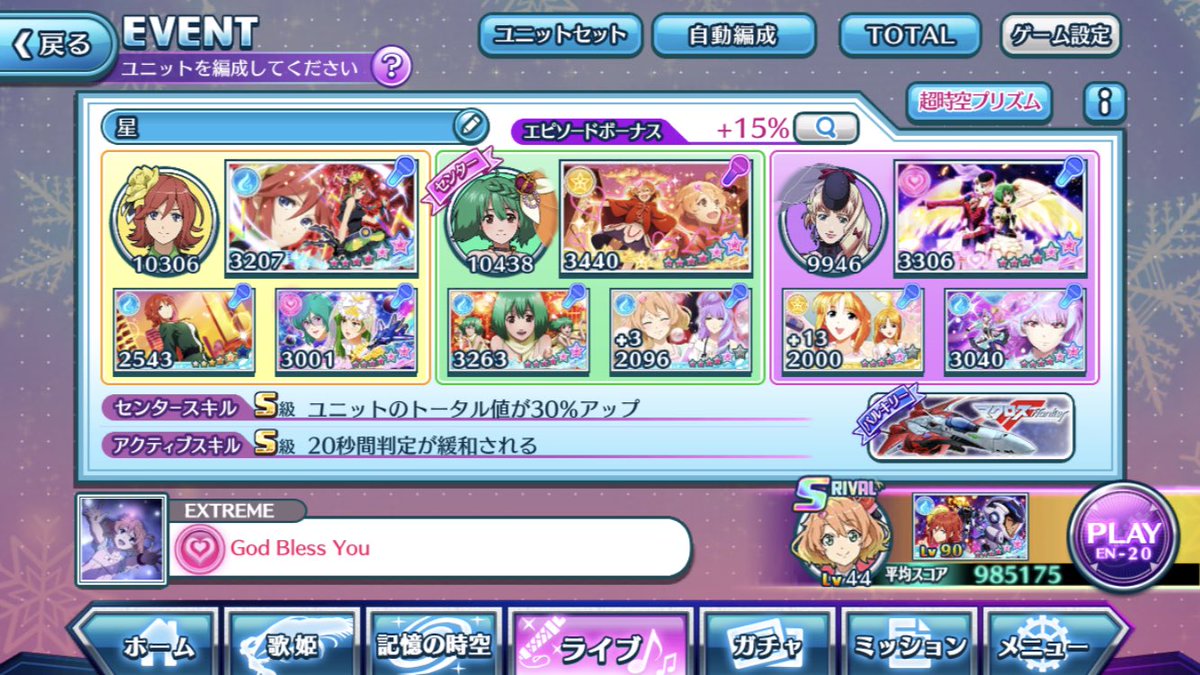The image size is (1200, 675).
Task: Show the TOTAL stats view
Action: click(910, 36)
